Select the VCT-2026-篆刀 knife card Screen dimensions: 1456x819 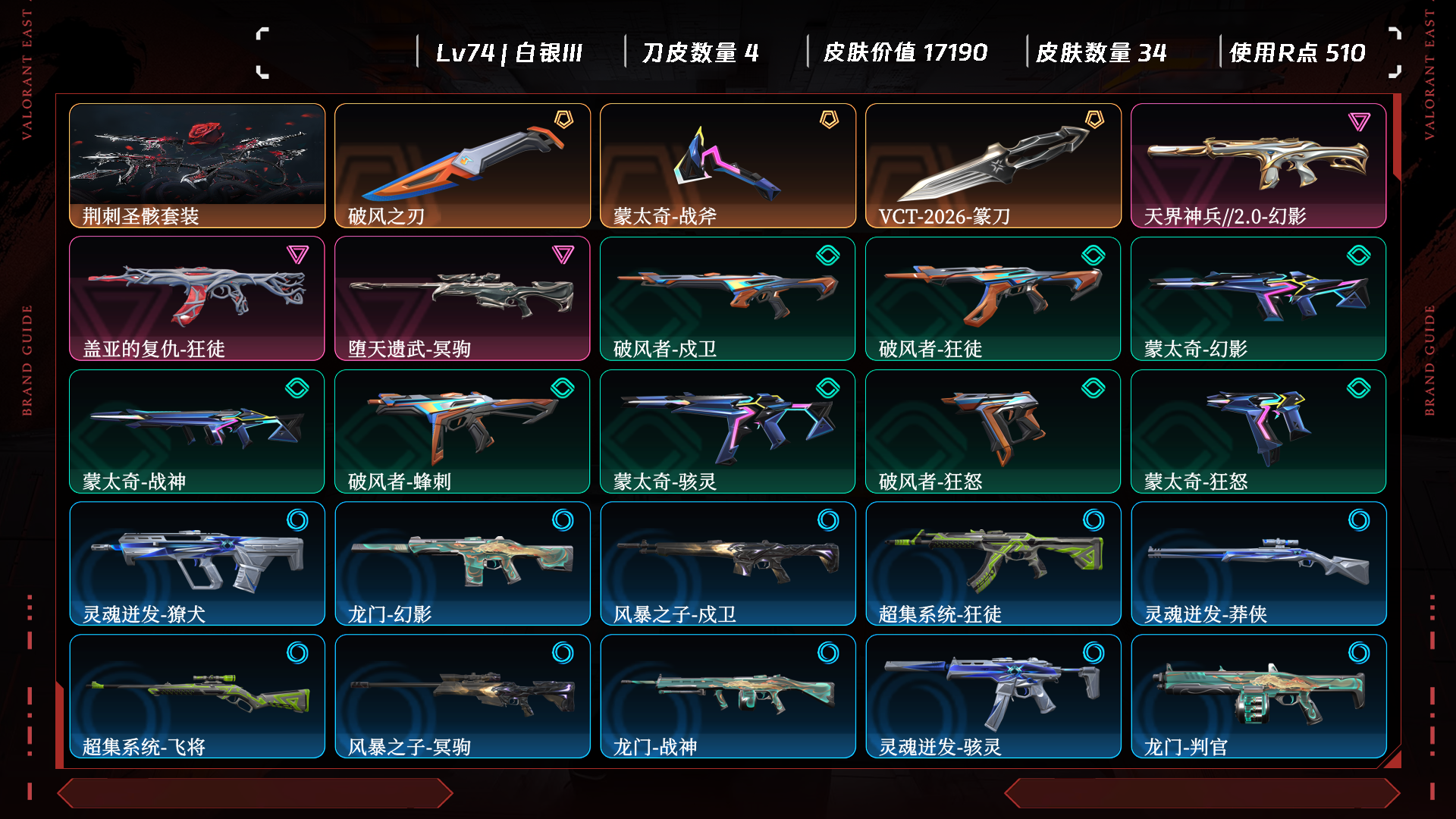pyautogui.click(x=993, y=165)
